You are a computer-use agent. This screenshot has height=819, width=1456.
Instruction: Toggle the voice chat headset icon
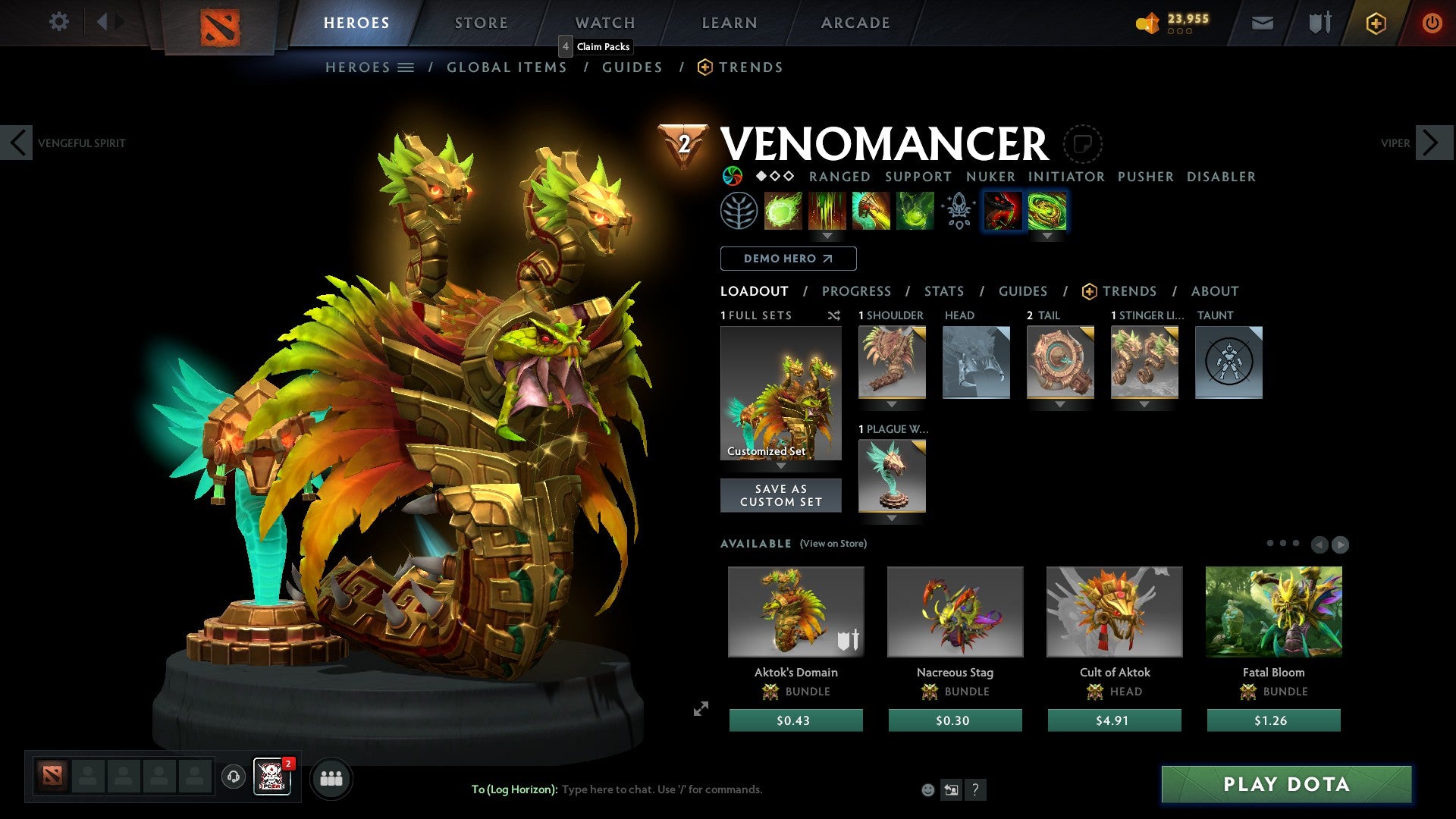(x=233, y=778)
